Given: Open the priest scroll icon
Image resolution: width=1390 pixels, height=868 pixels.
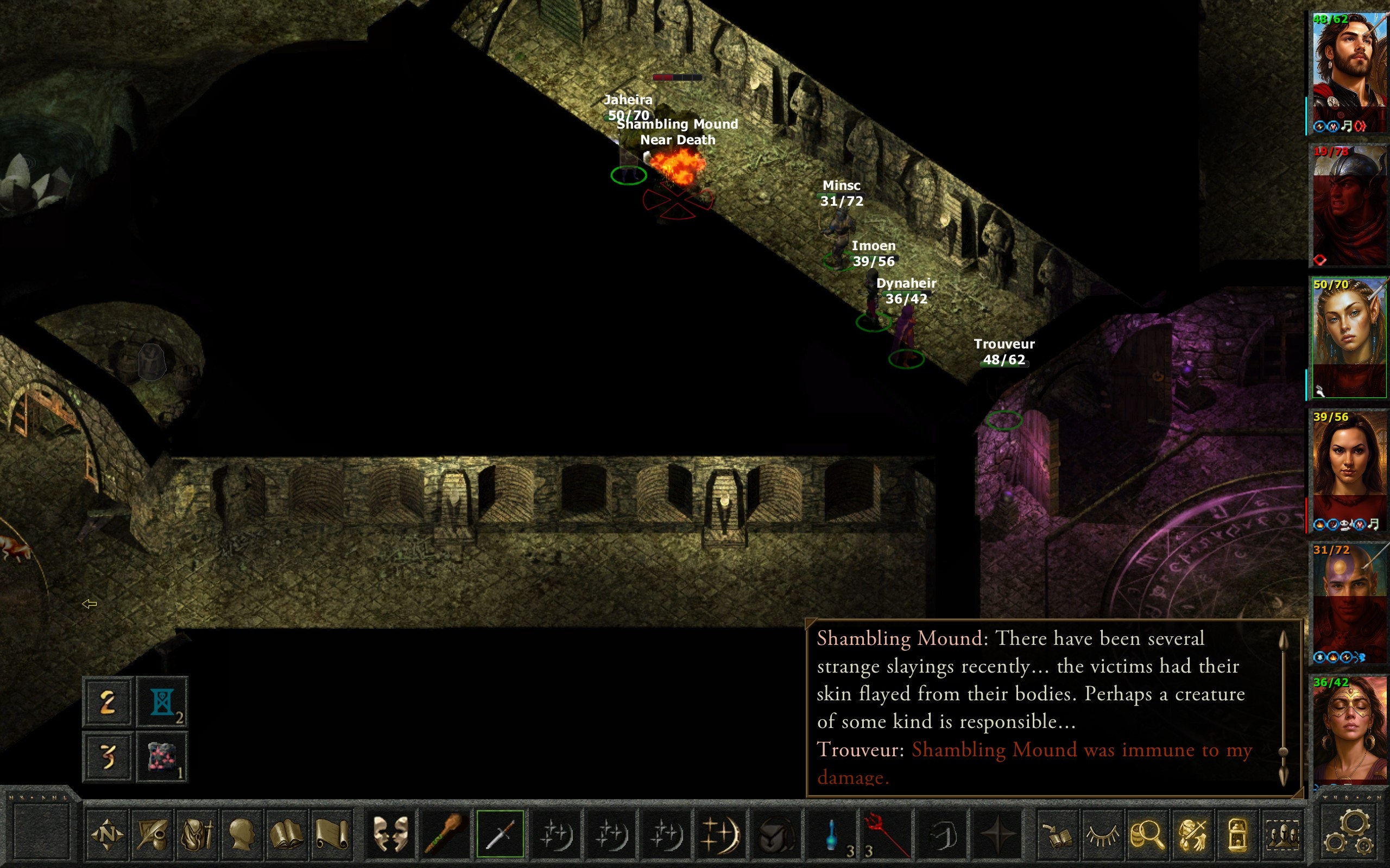Looking at the screenshot, I should (x=331, y=834).
